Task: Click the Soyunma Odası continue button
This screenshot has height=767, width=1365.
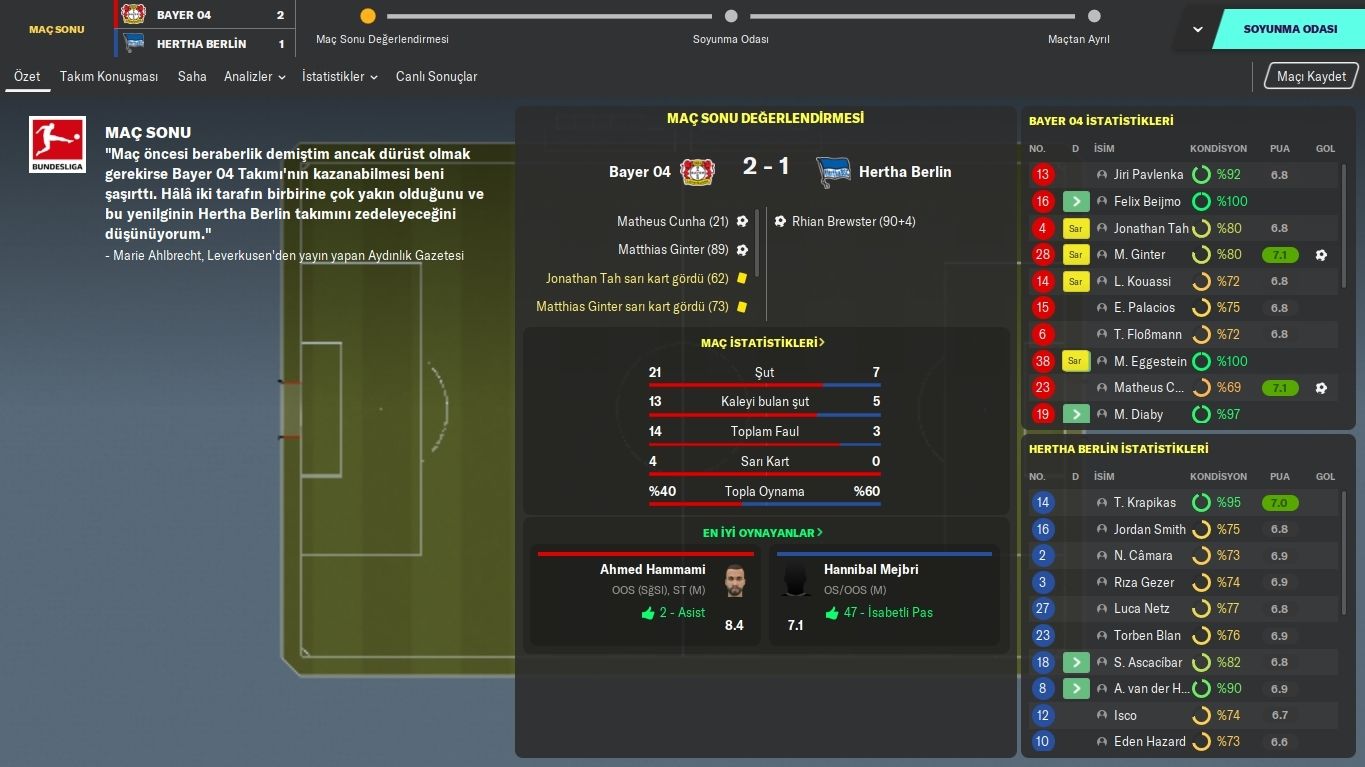Action: point(1289,29)
